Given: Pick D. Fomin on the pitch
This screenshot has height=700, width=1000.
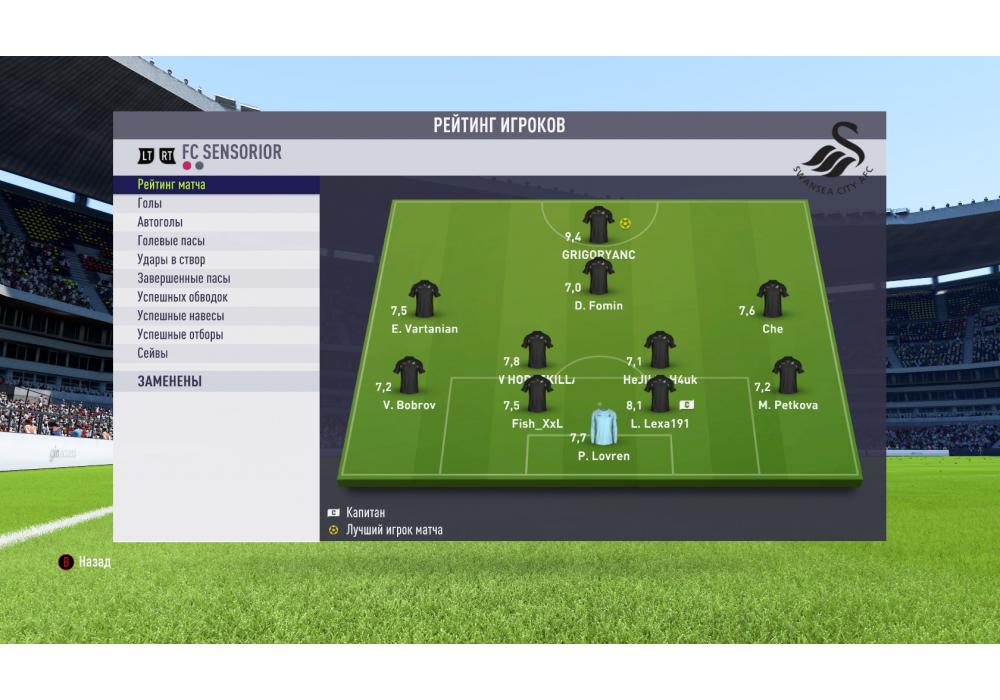Looking at the screenshot, I should click(x=598, y=276).
